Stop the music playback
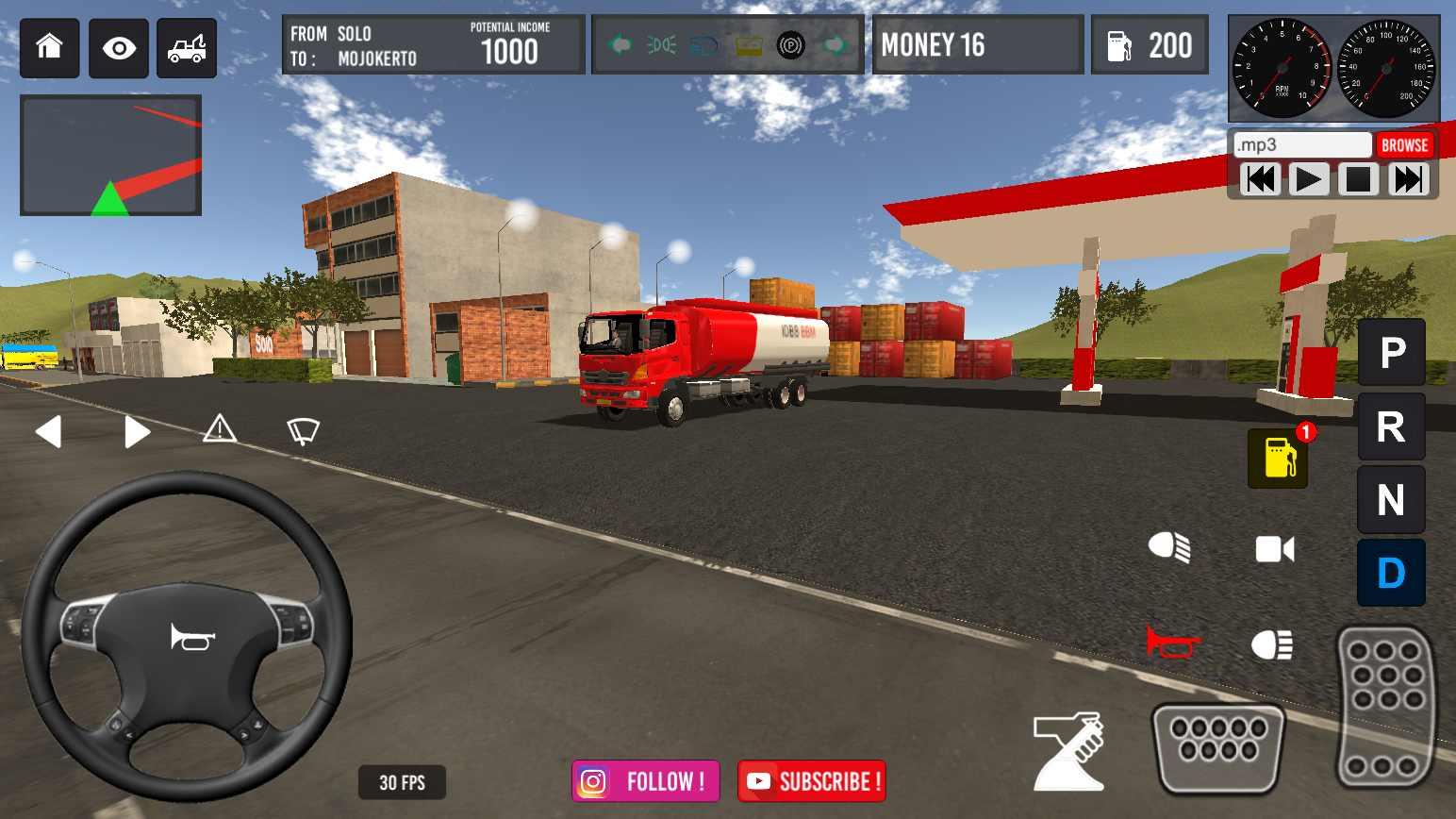Screen dimensions: 1456x819 [x=1358, y=179]
